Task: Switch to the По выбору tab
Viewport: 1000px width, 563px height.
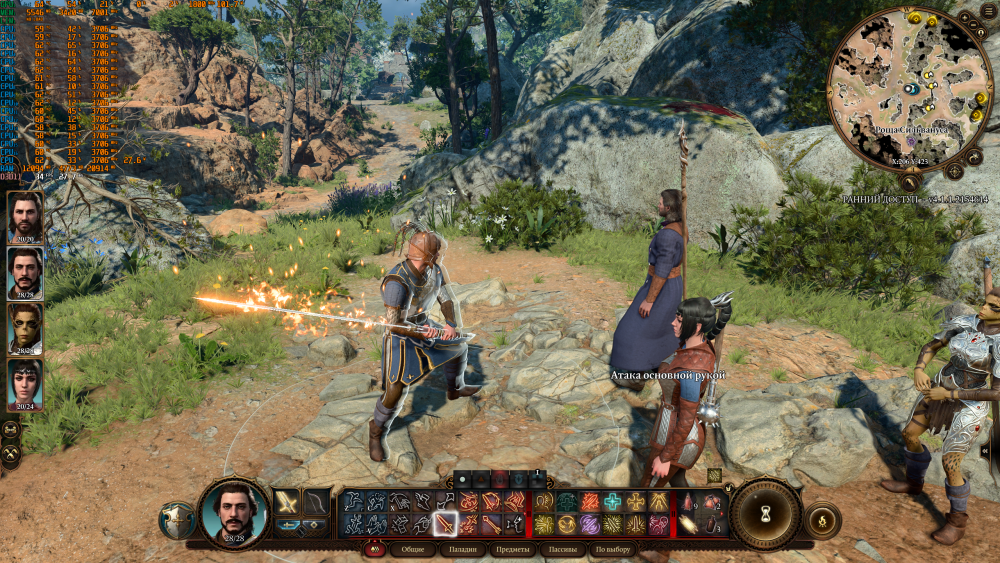Action: coord(614,549)
